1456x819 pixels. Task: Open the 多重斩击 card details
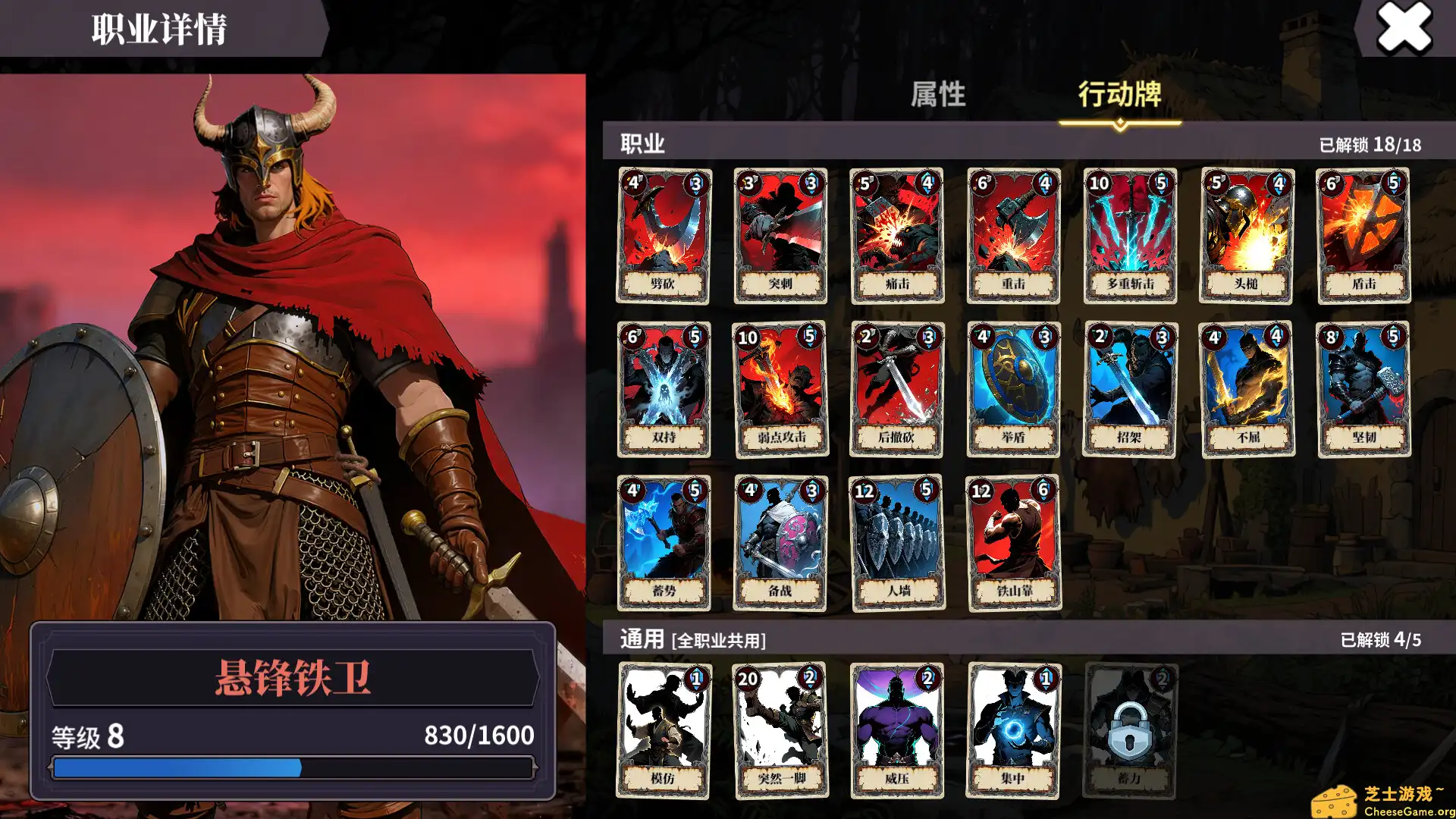point(1129,234)
